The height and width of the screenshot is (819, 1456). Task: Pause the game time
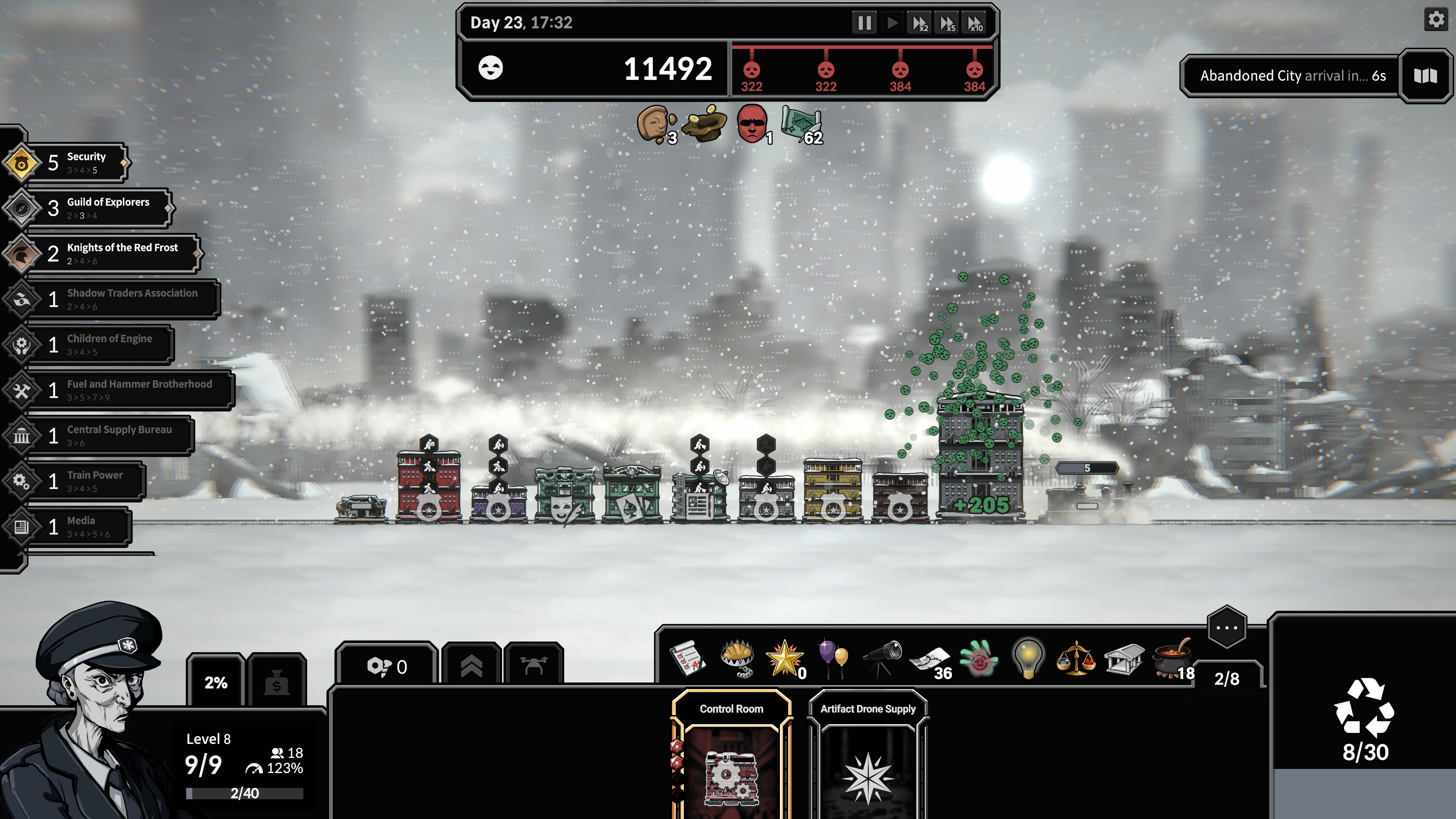[864, 23]
